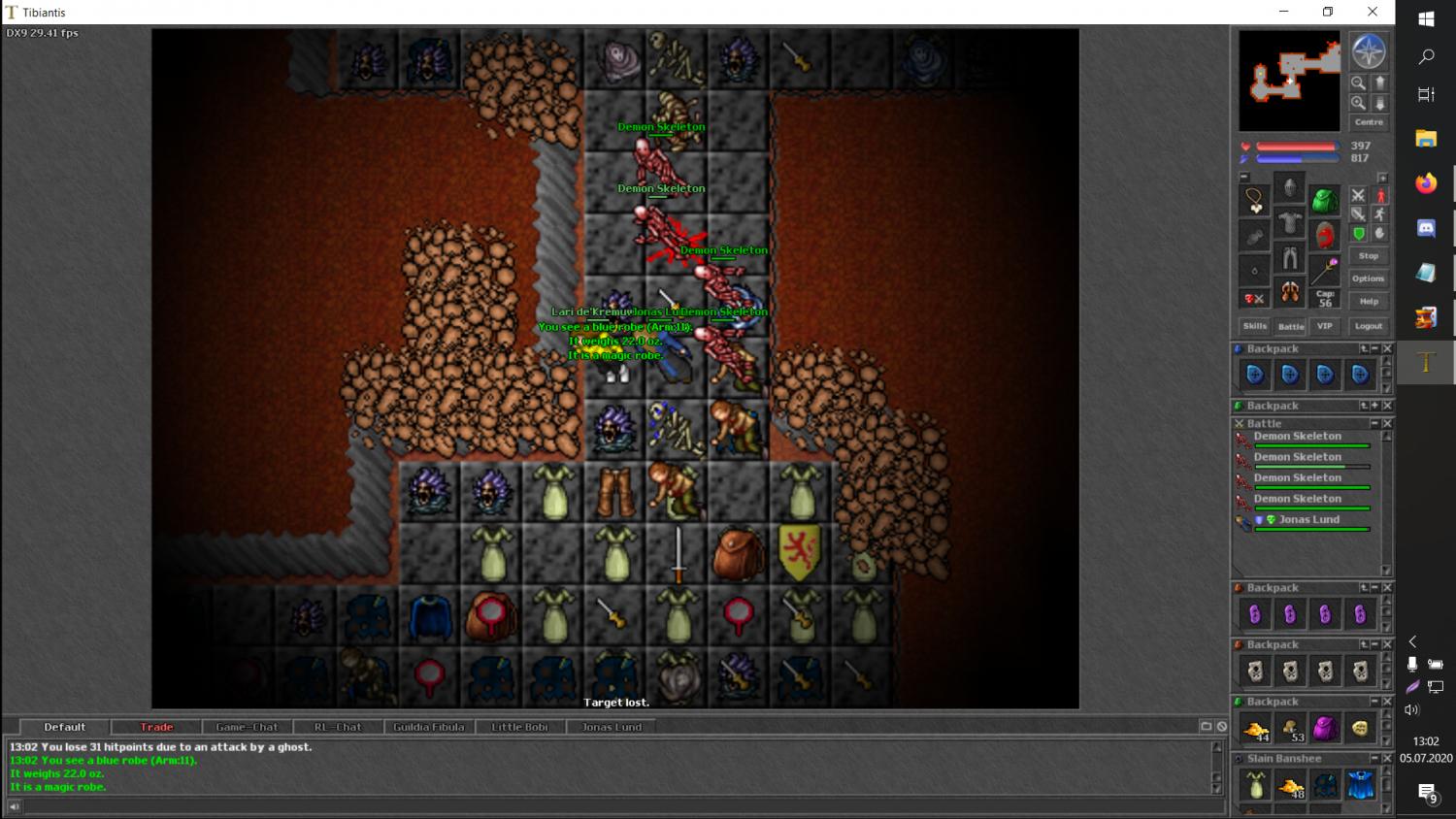Image resolution: width=1456 pixels, height=819 pixels.
Task: Close the Slain Banshee container
Action: pos(1387,758)
